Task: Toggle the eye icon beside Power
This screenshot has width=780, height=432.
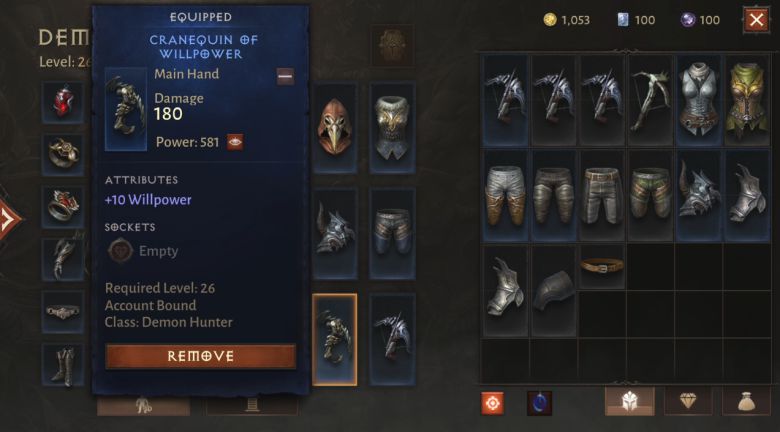Action: click(235, 142)
